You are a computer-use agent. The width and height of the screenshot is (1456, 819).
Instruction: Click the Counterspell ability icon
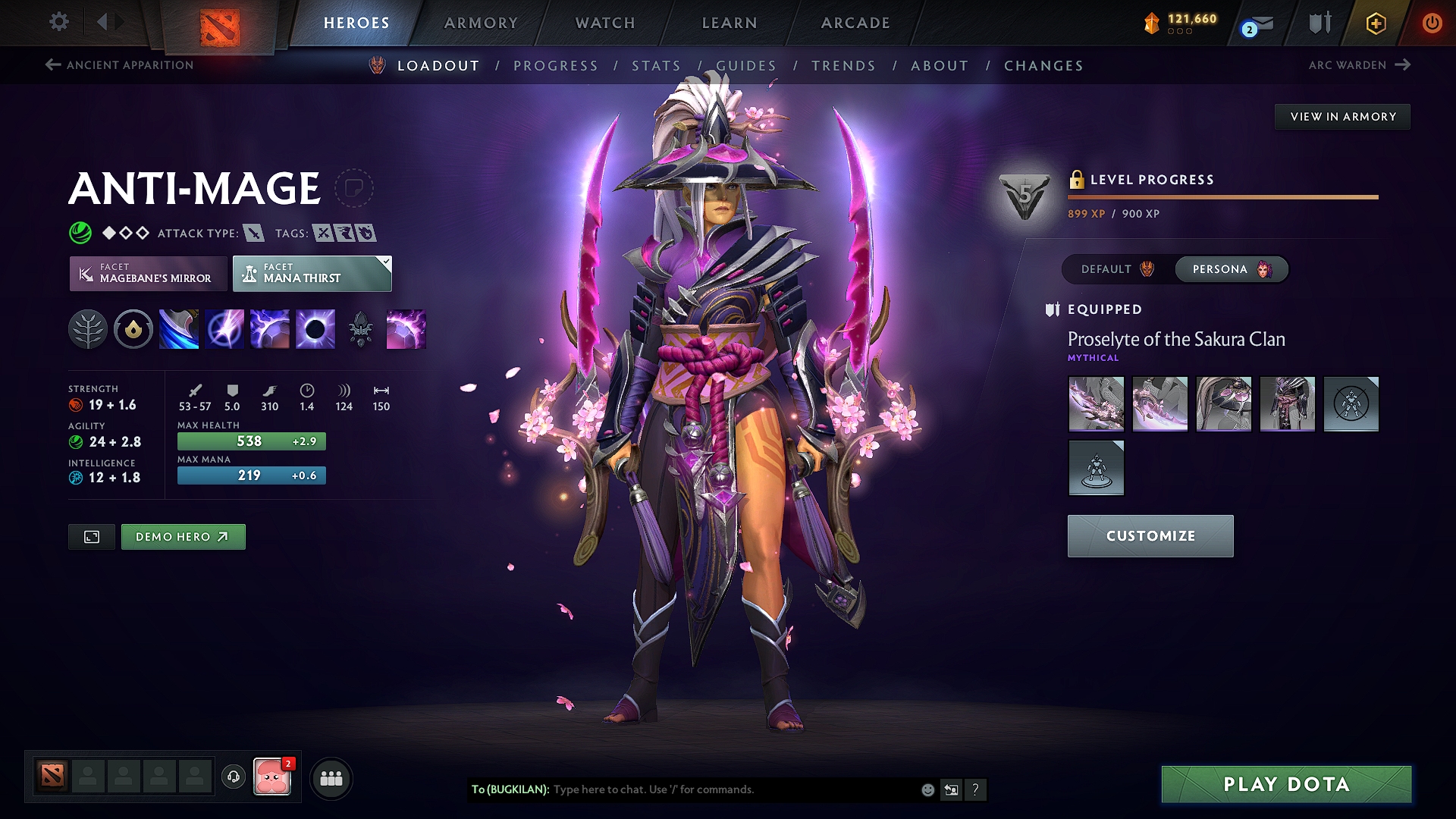pos(269,328)
